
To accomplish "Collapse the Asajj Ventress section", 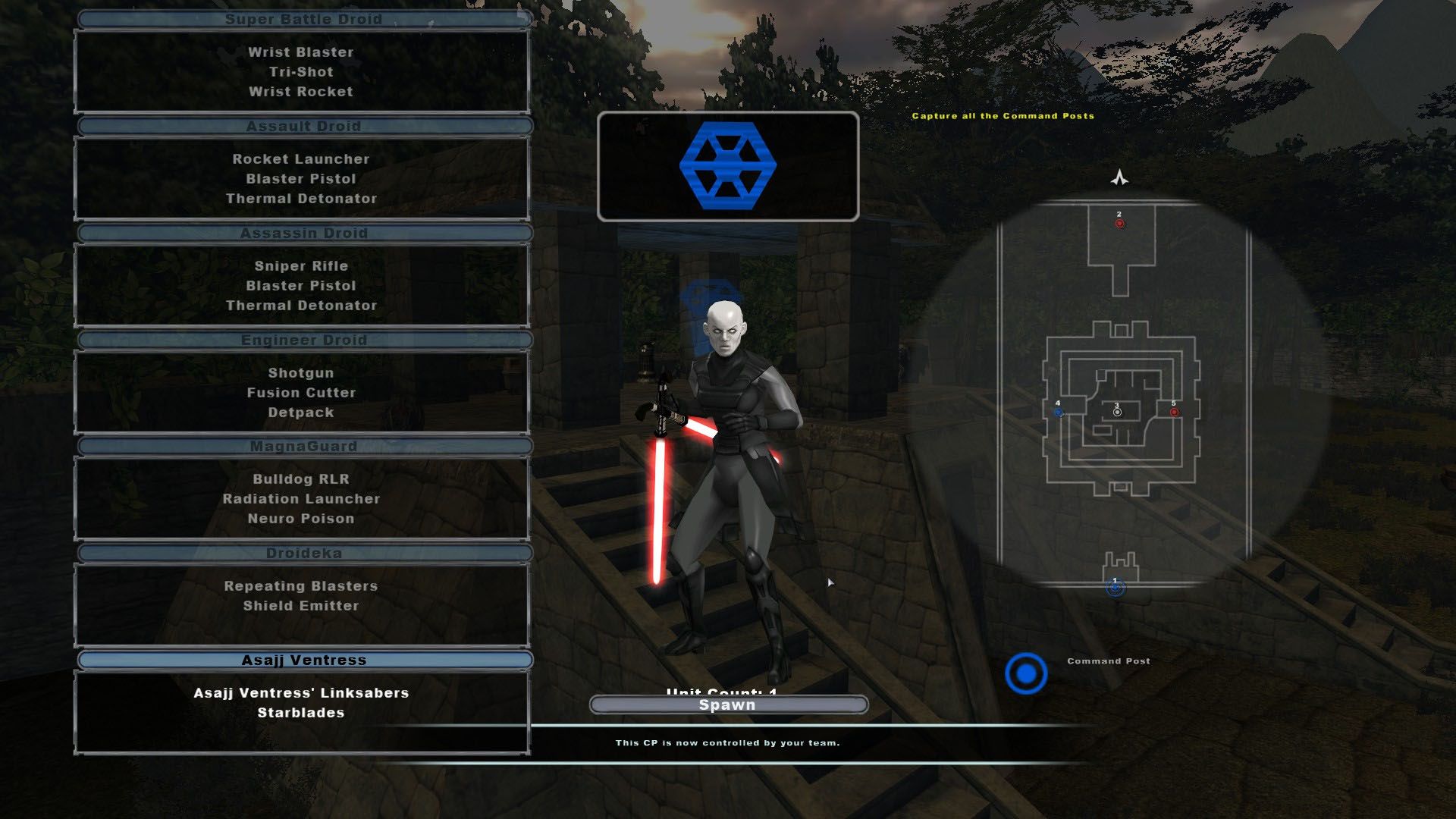I will 303,659.
